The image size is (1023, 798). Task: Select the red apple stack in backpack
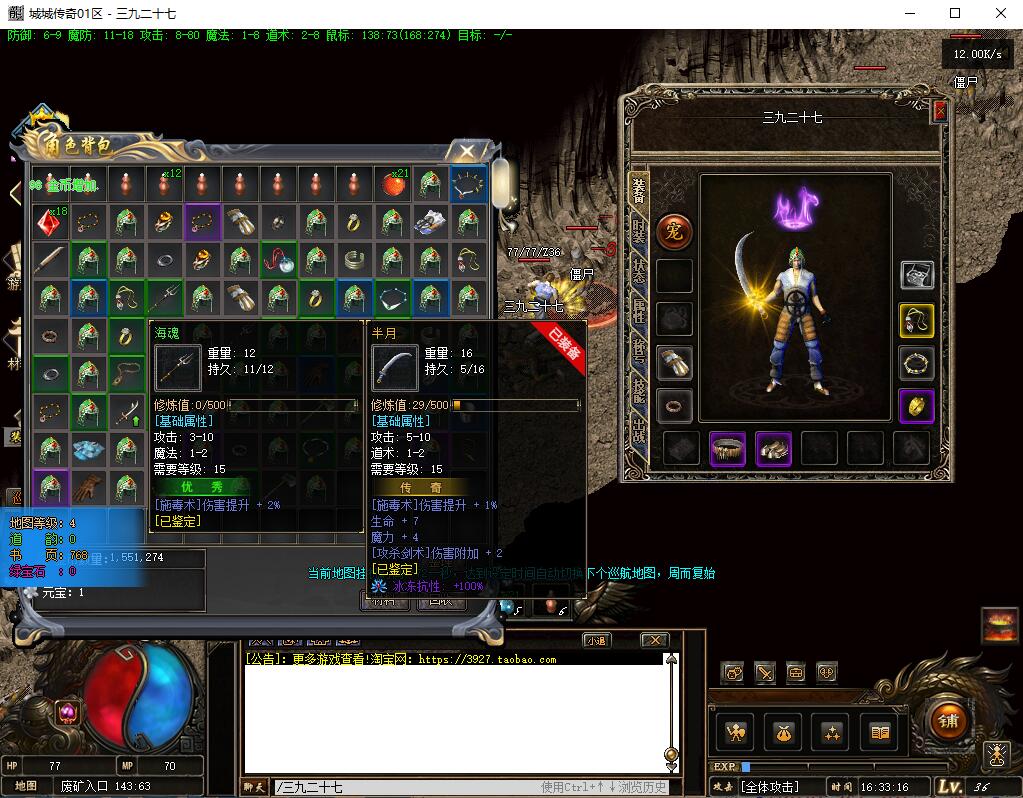tap(391, 184)
